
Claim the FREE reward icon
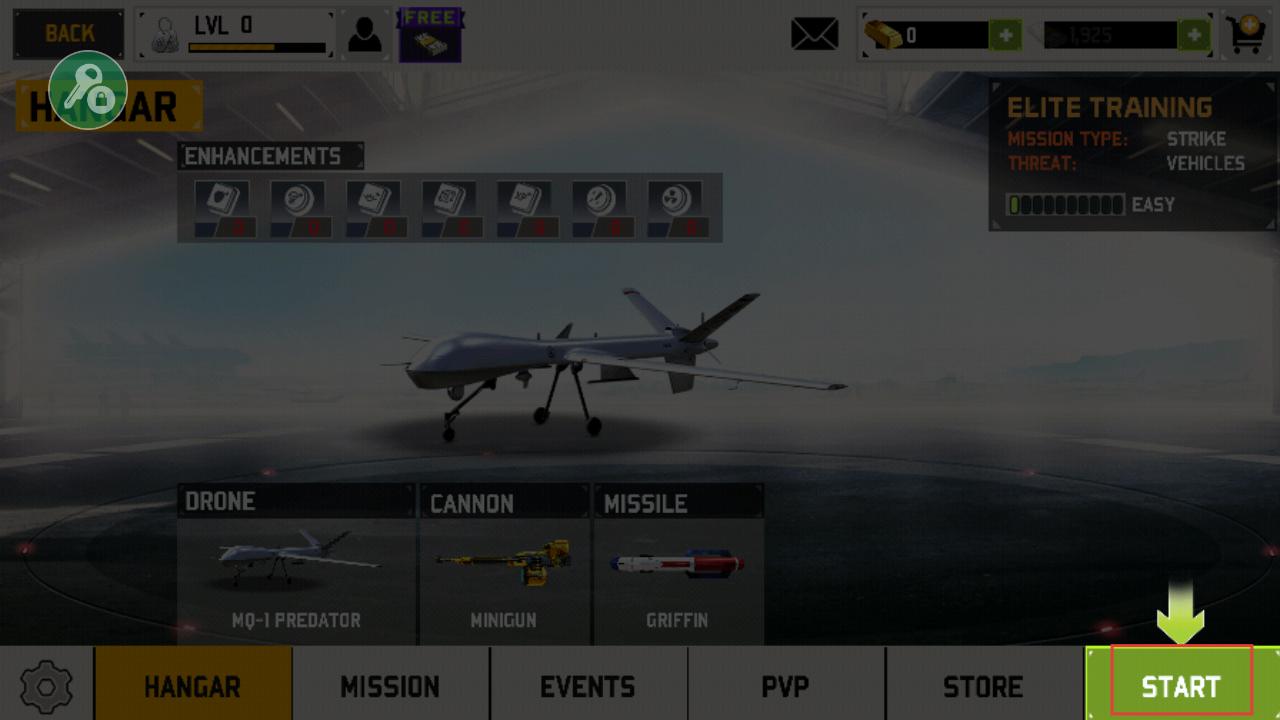click(431, 35)
